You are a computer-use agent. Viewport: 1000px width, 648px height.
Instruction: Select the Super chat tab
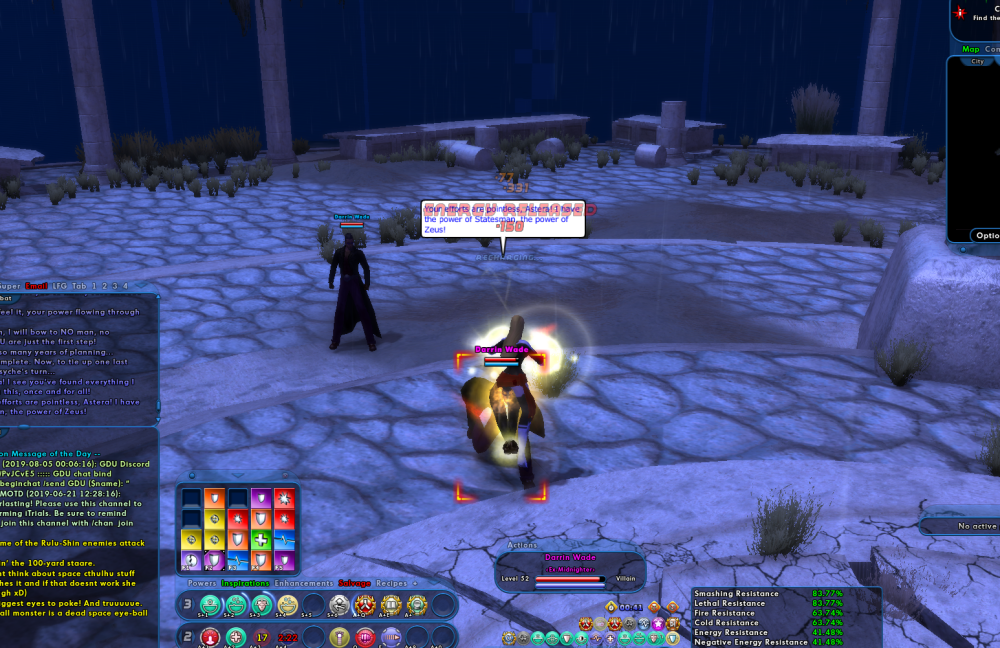(8, 286)
